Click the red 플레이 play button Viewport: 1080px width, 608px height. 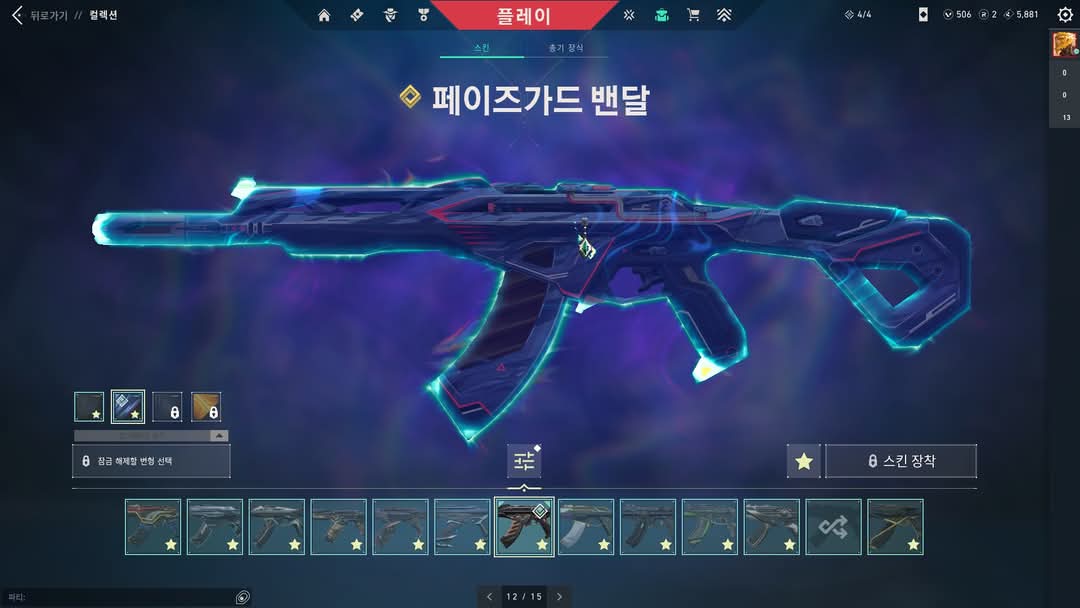tap(523, 16)
